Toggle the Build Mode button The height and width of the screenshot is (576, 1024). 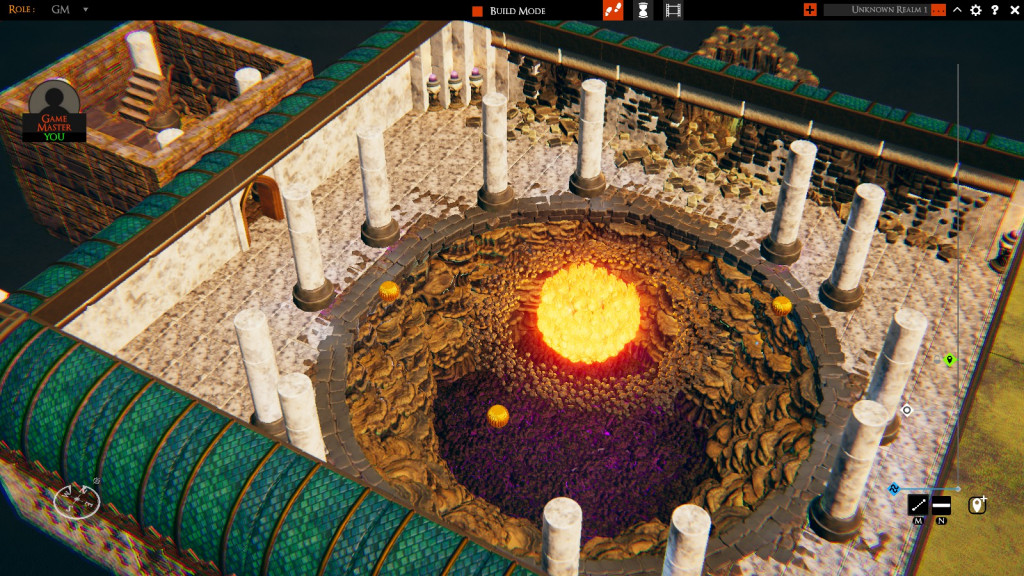coord(478,11)
